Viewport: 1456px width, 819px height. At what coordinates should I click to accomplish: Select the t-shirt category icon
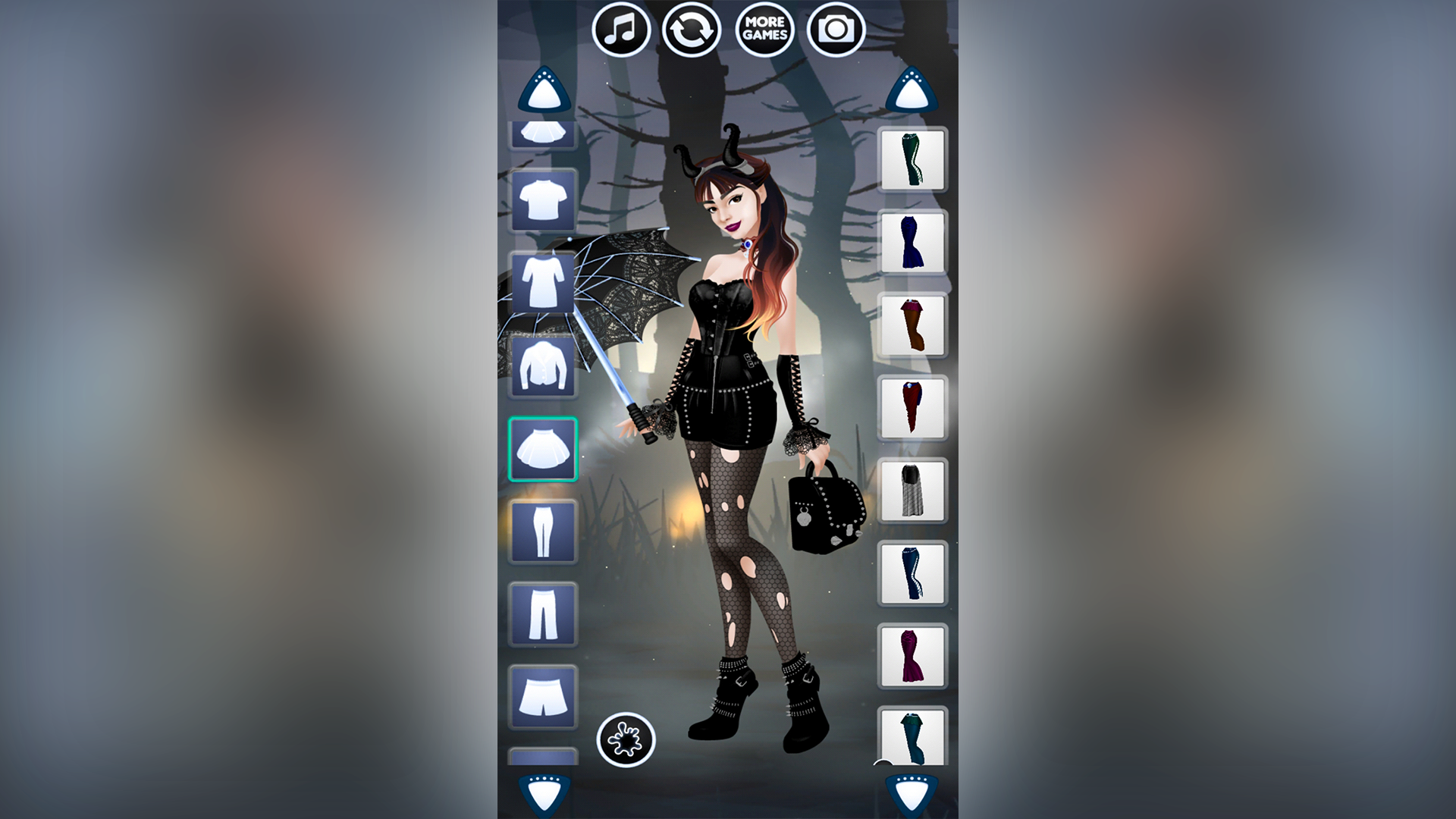click(x=543, y=202)
